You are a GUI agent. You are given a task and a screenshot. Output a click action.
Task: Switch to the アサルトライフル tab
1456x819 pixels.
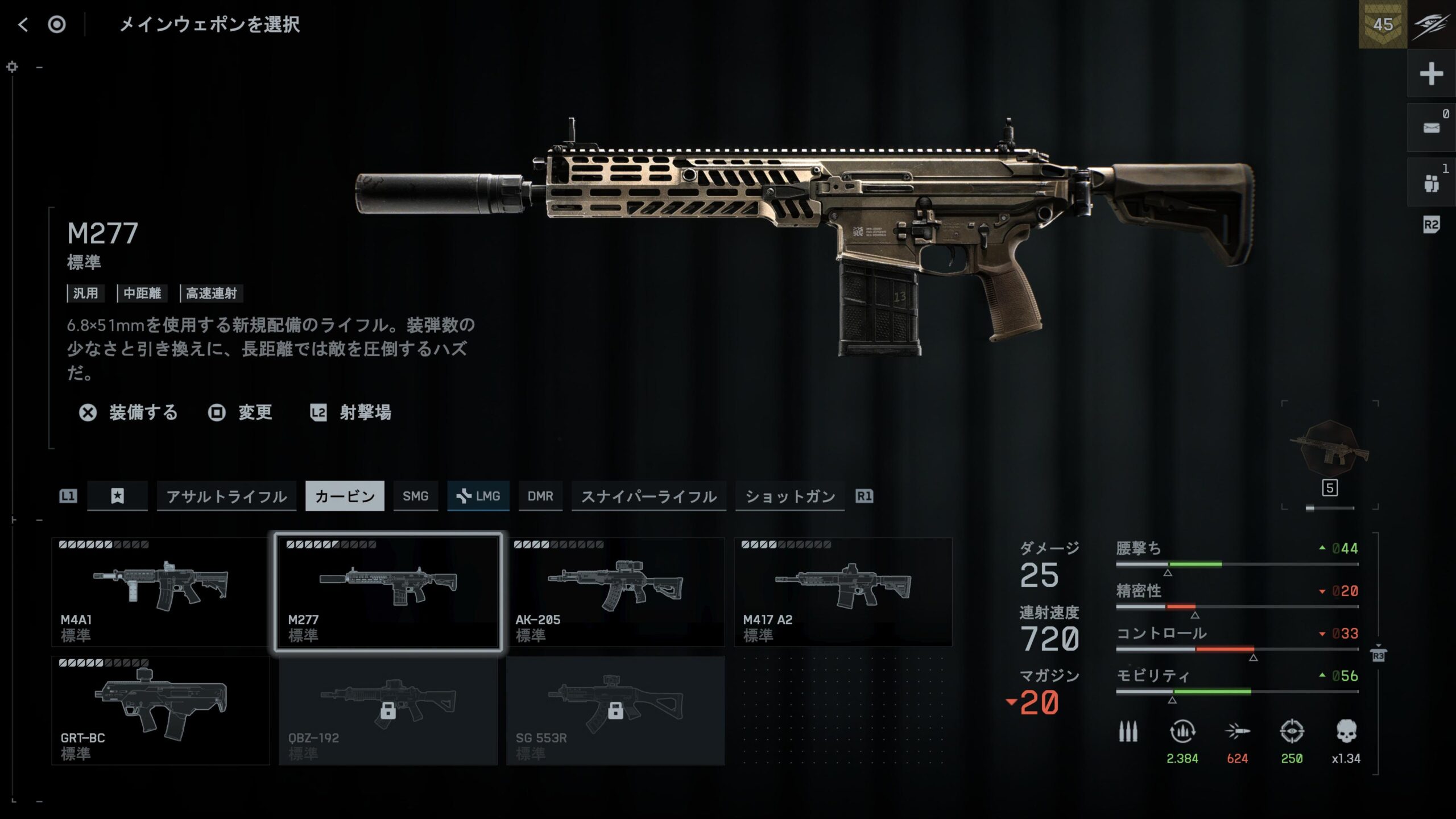(226, 497)
